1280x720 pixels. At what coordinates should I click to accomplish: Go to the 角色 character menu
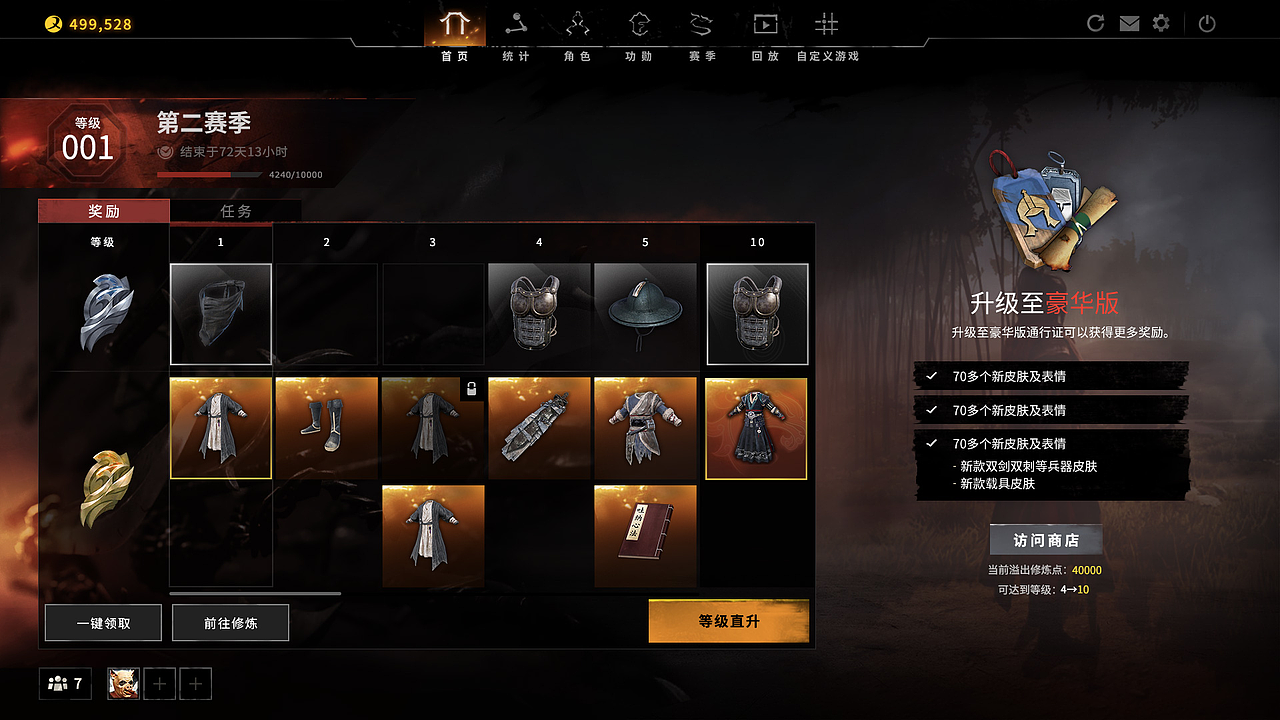click(578, 33)
